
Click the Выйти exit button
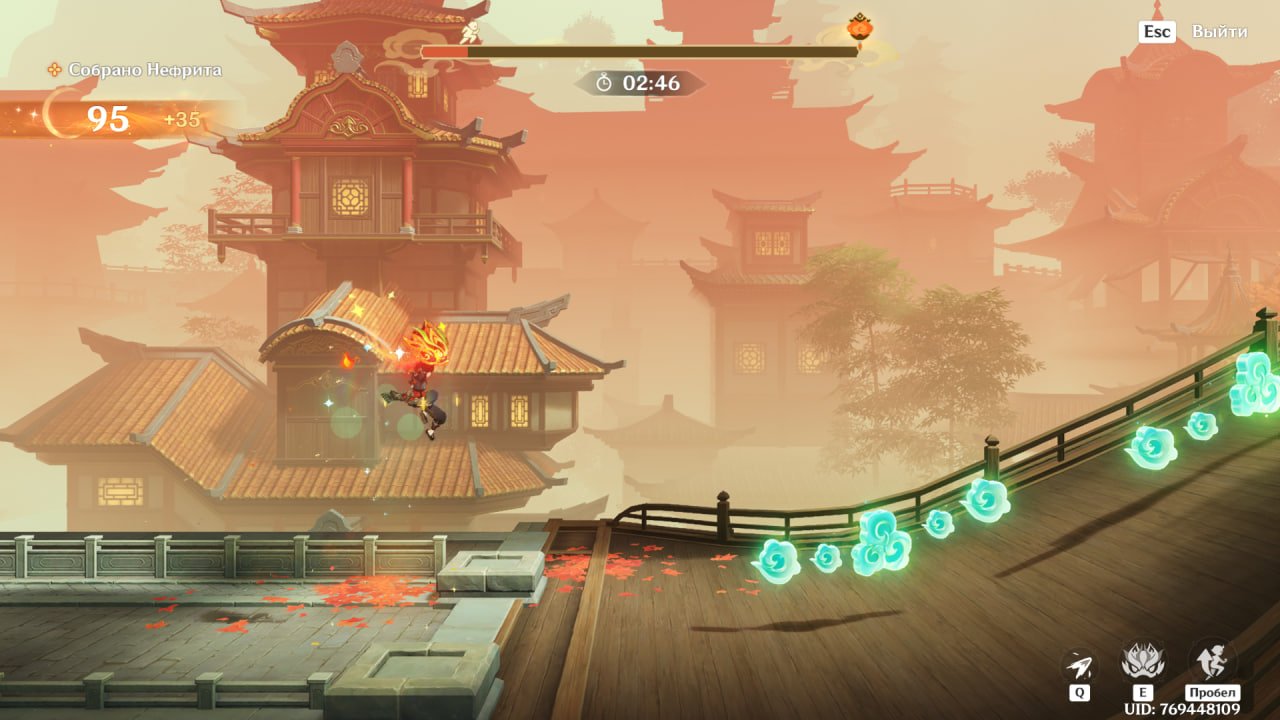pyautogui.click(x=1218, y=32)
